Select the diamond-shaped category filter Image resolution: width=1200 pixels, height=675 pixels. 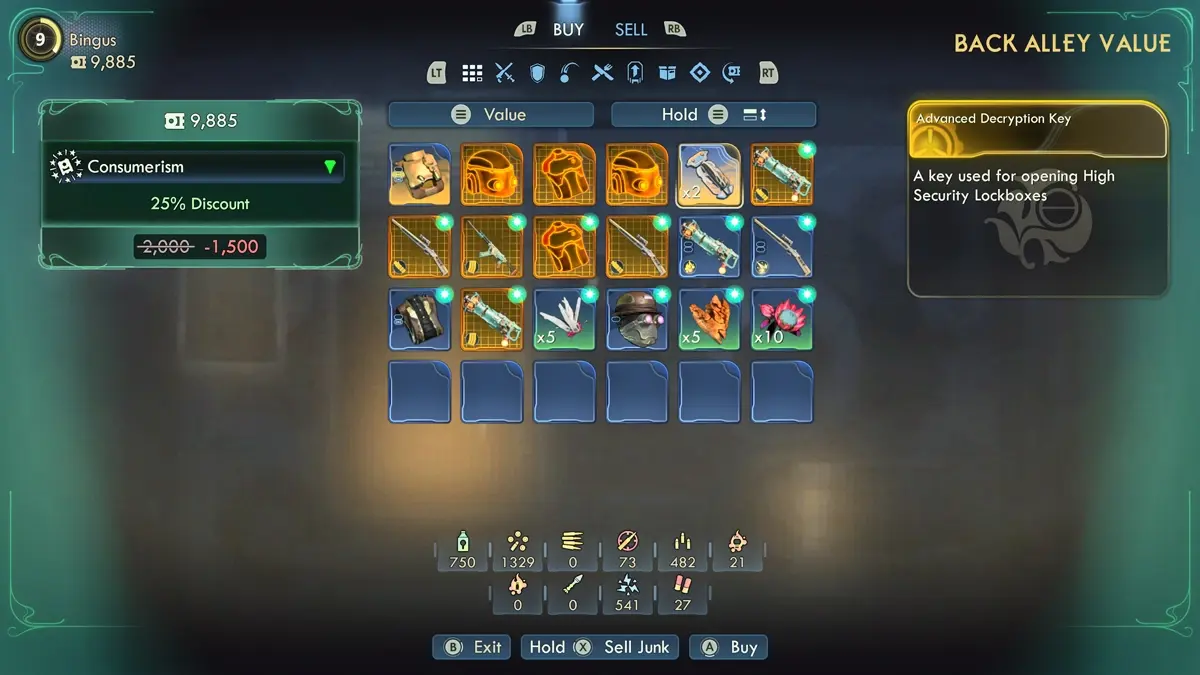pyautogui.click(x=700, y=72)
